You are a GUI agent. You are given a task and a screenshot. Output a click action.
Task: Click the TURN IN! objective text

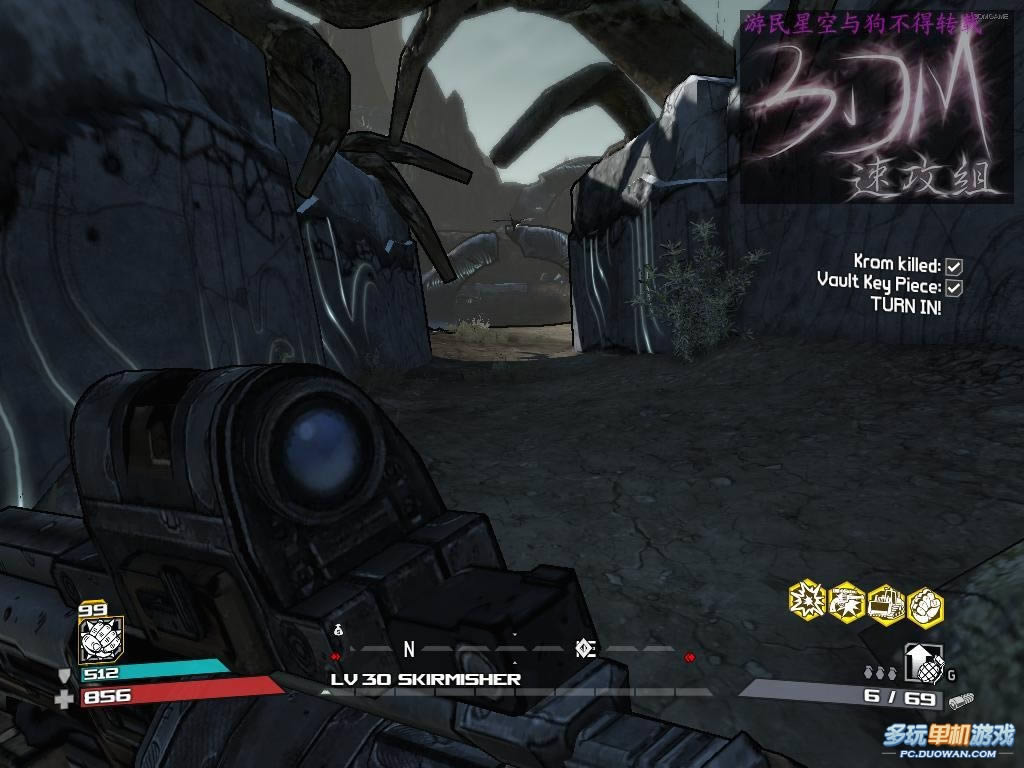(x=905, y=306)
